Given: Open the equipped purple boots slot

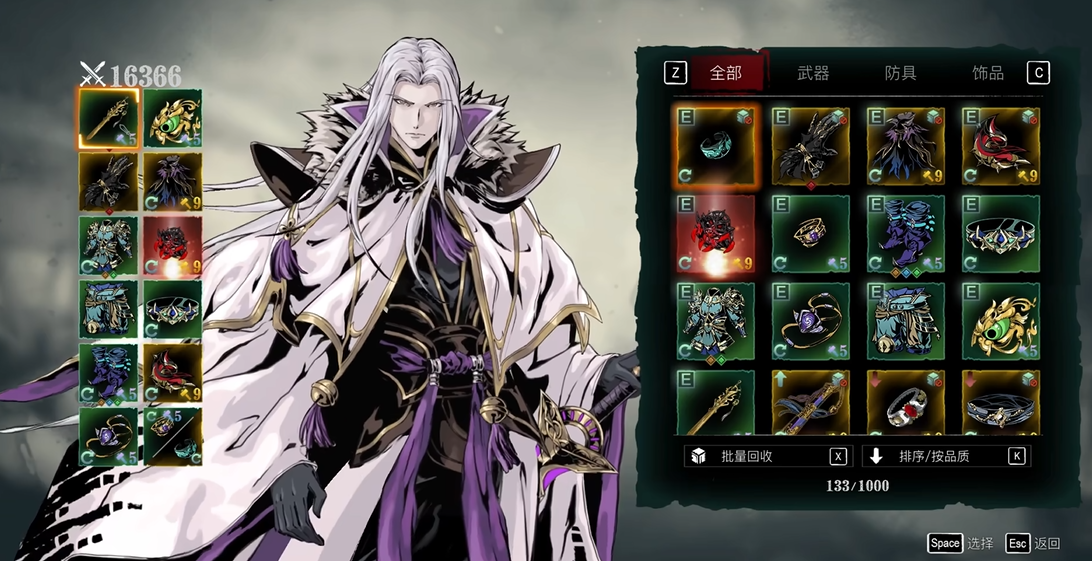Looking at the screenshot, I should [109, 372].
